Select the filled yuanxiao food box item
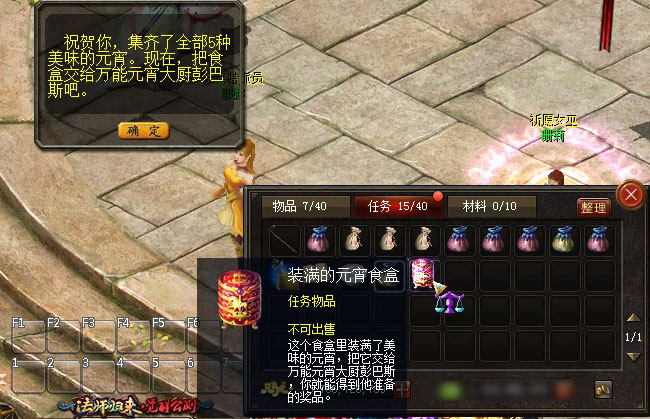The width and height of the screenshot is (650, 419). (422, 273)
